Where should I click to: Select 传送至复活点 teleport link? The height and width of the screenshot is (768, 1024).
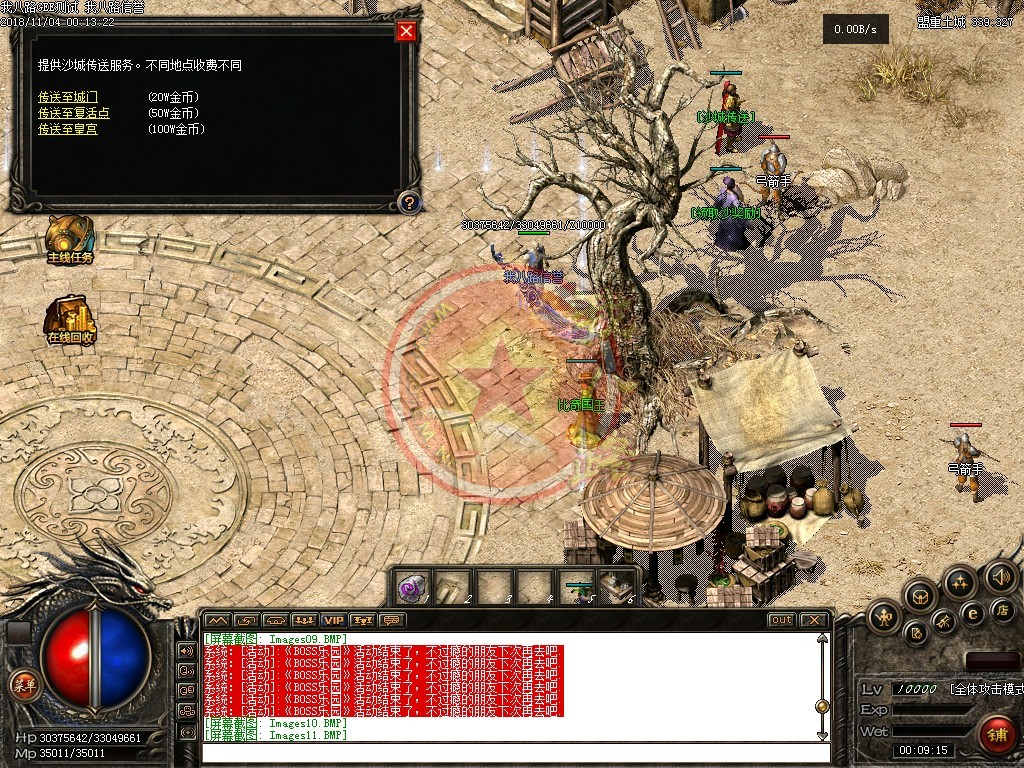point(74,113)
